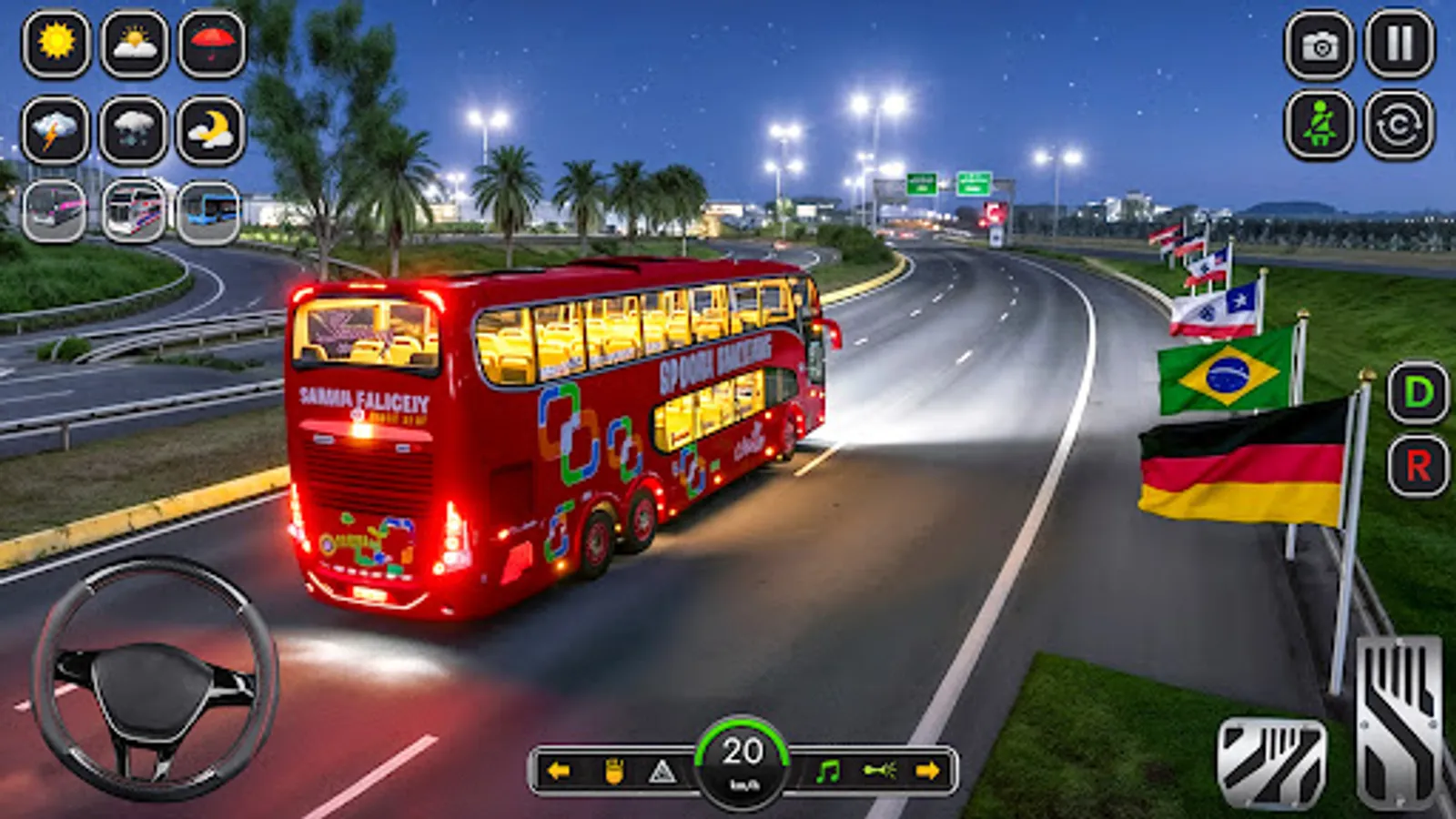Select the sunny weather icon
The width and height of the screenshot is (1456, 819).
(56, 44)
